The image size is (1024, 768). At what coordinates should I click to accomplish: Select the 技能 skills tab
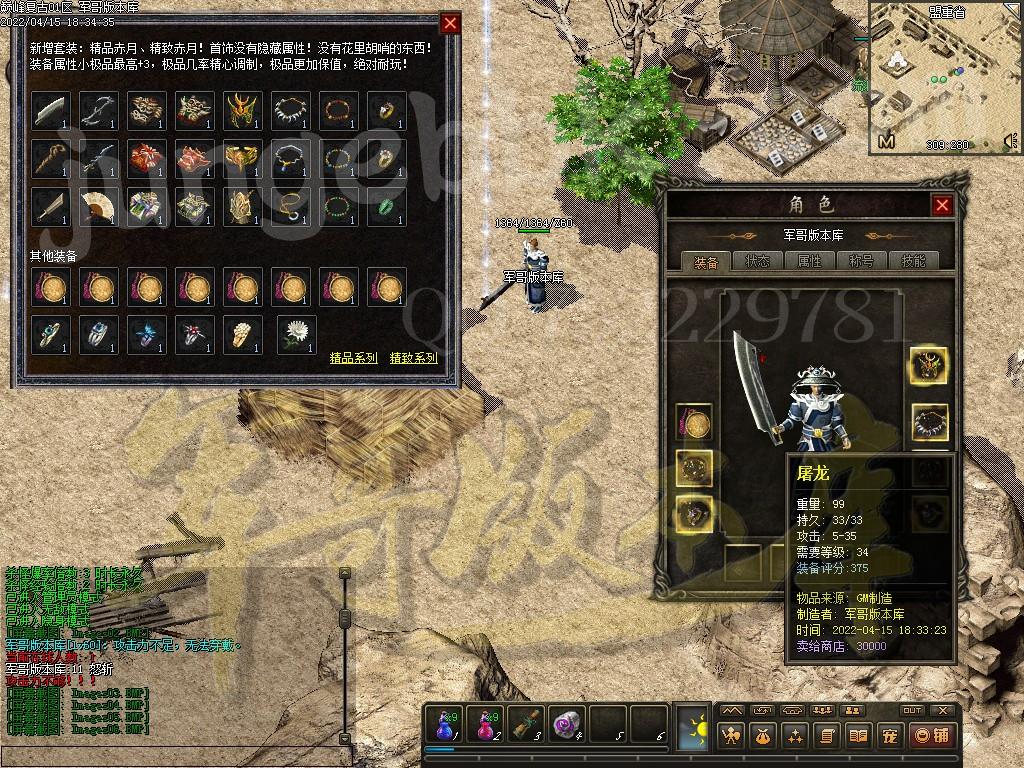pos(913,261)
